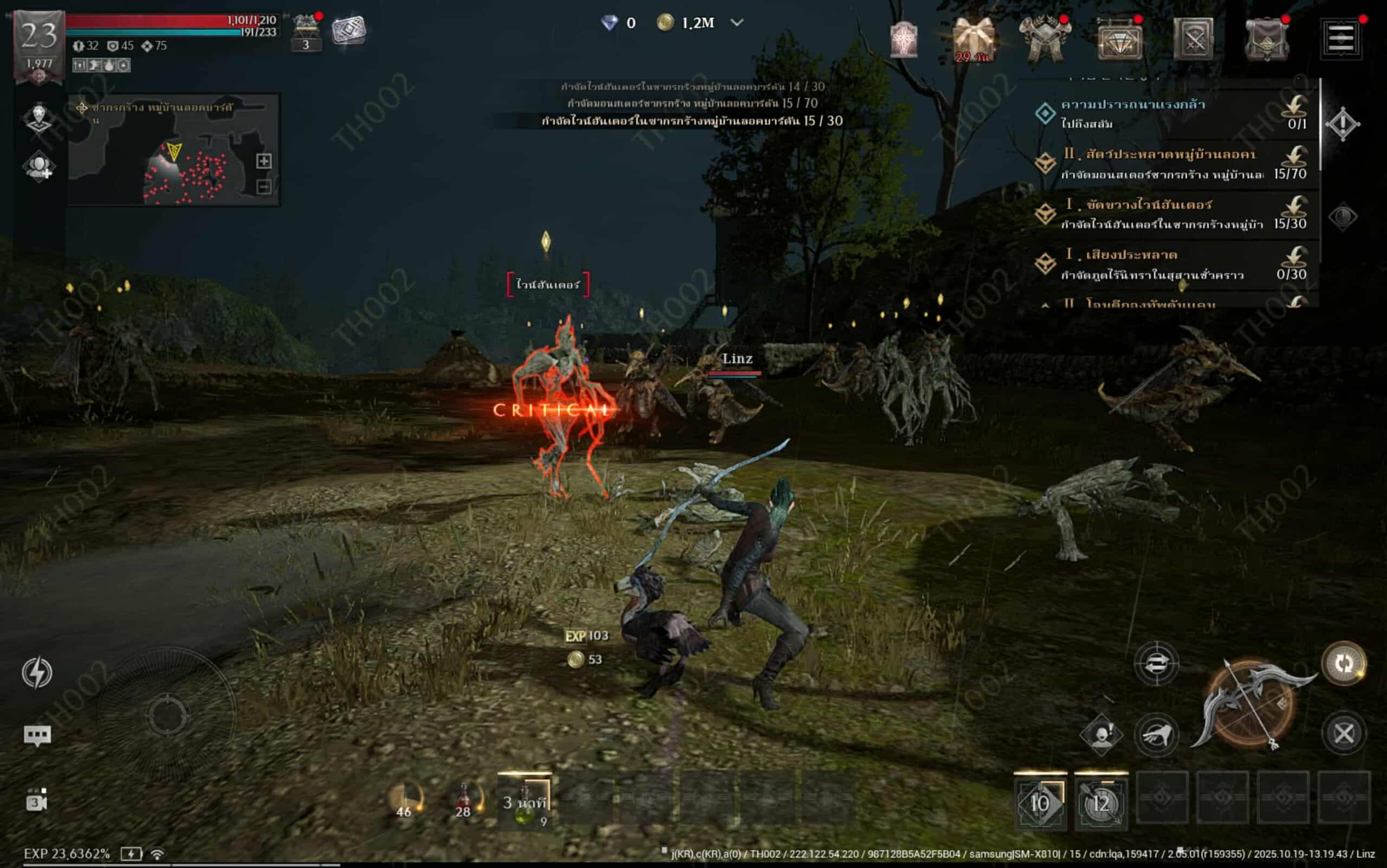This screenshot has width=1387, height=868.
Task: Select the 0/30 graveyard quest entry
Action: [1171, 264]
